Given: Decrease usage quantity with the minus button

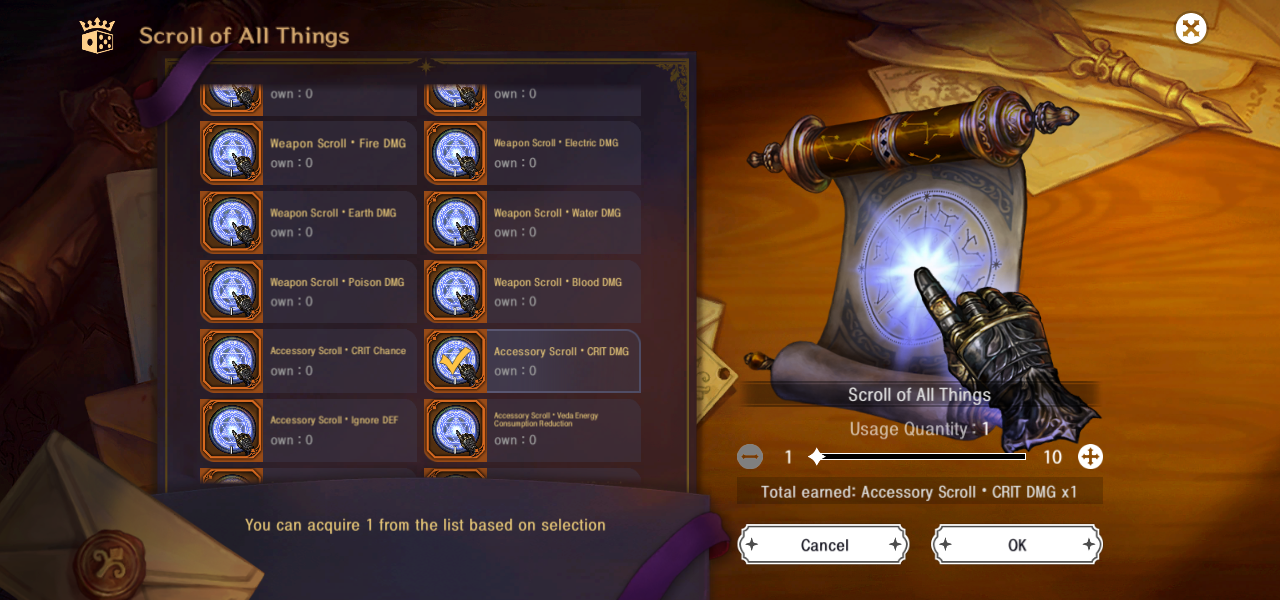Looking at the screenshot, I should (750, 457).
